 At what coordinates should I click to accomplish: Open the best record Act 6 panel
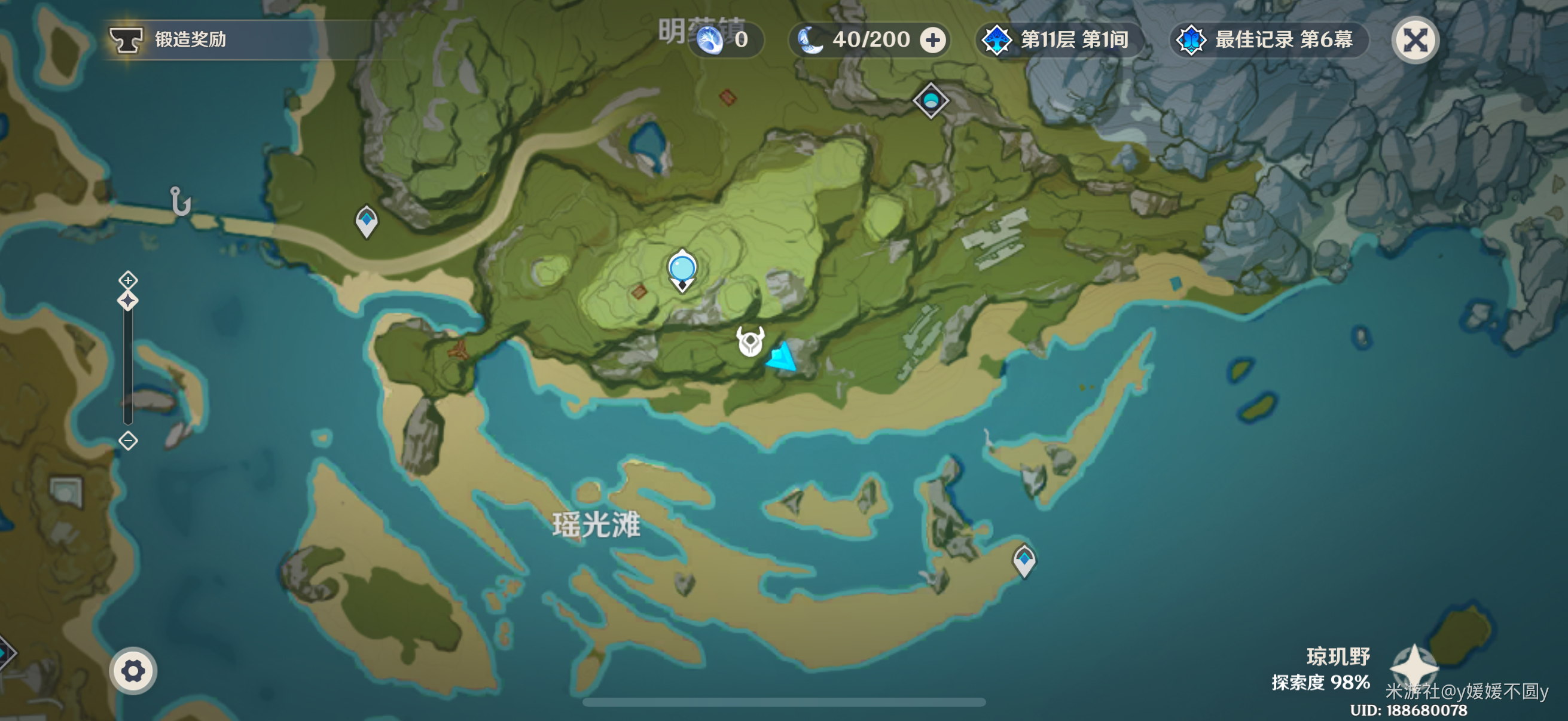coord(1268,40)
